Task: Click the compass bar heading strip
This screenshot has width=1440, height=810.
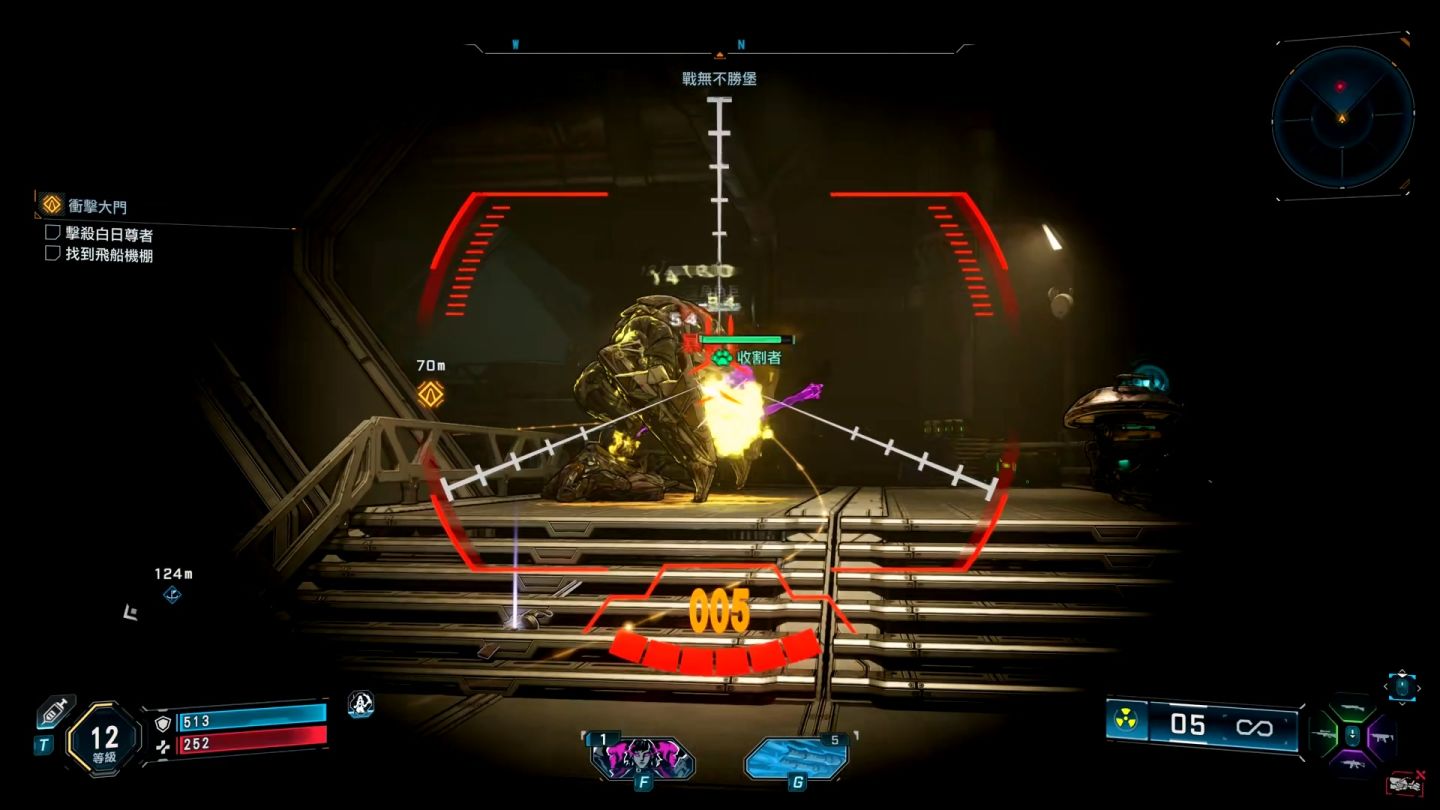Action: [719, 47]
